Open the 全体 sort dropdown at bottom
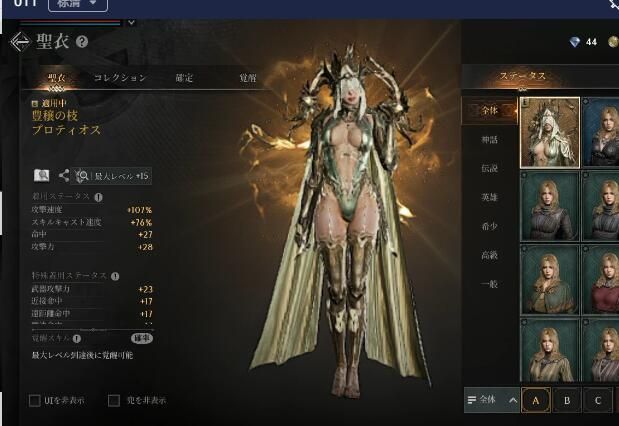 [492, 400]
